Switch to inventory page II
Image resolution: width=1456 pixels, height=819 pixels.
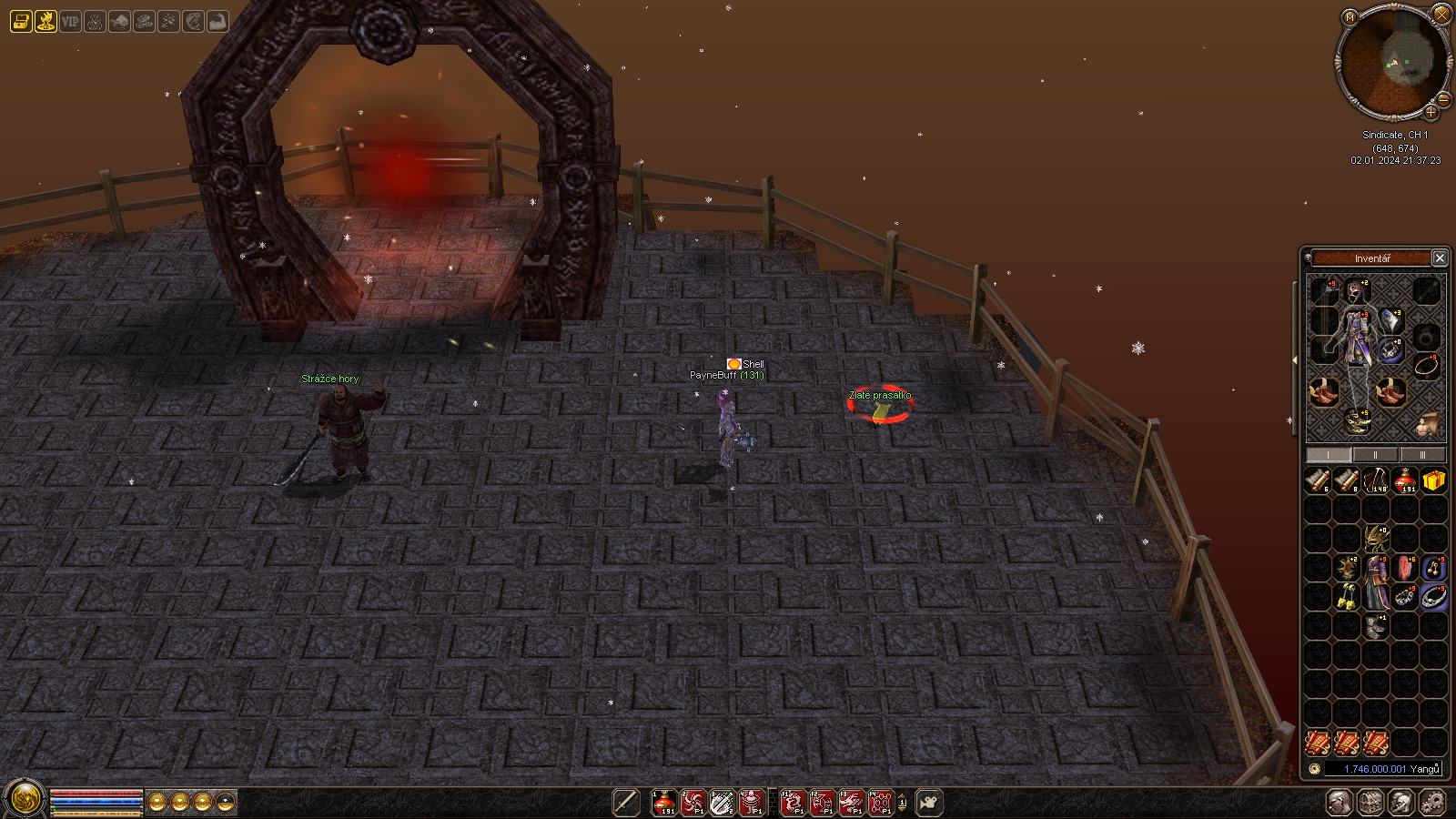[1375, 455]
